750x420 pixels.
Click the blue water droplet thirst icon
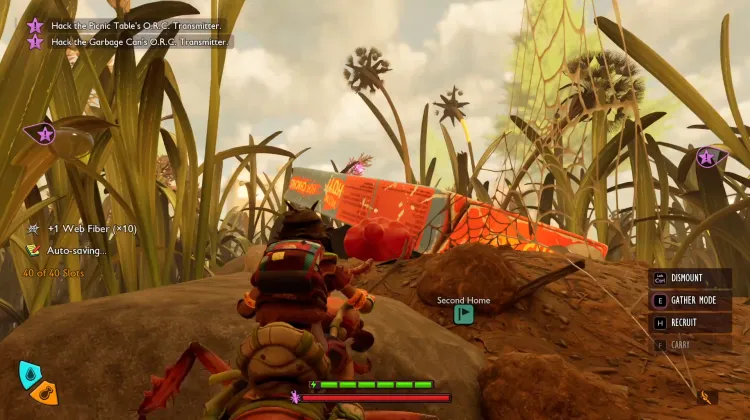pos(30,375)
